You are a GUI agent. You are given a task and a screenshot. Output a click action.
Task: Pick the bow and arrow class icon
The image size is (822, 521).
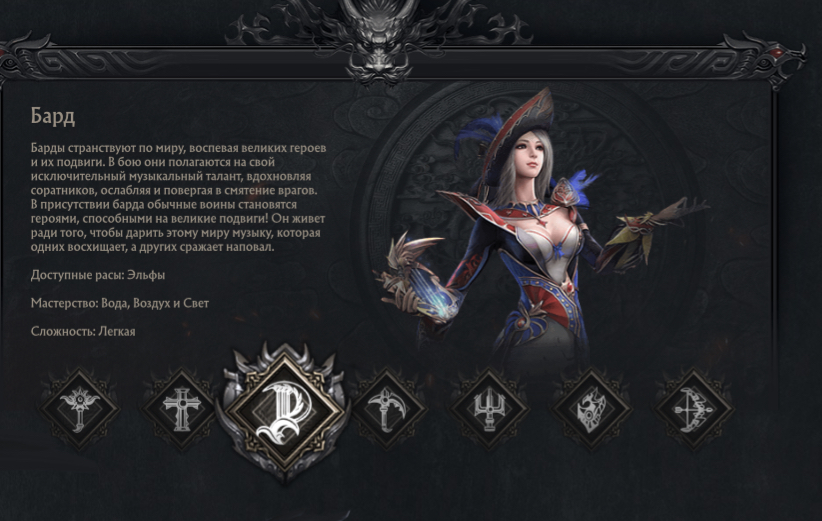(693, 408)
